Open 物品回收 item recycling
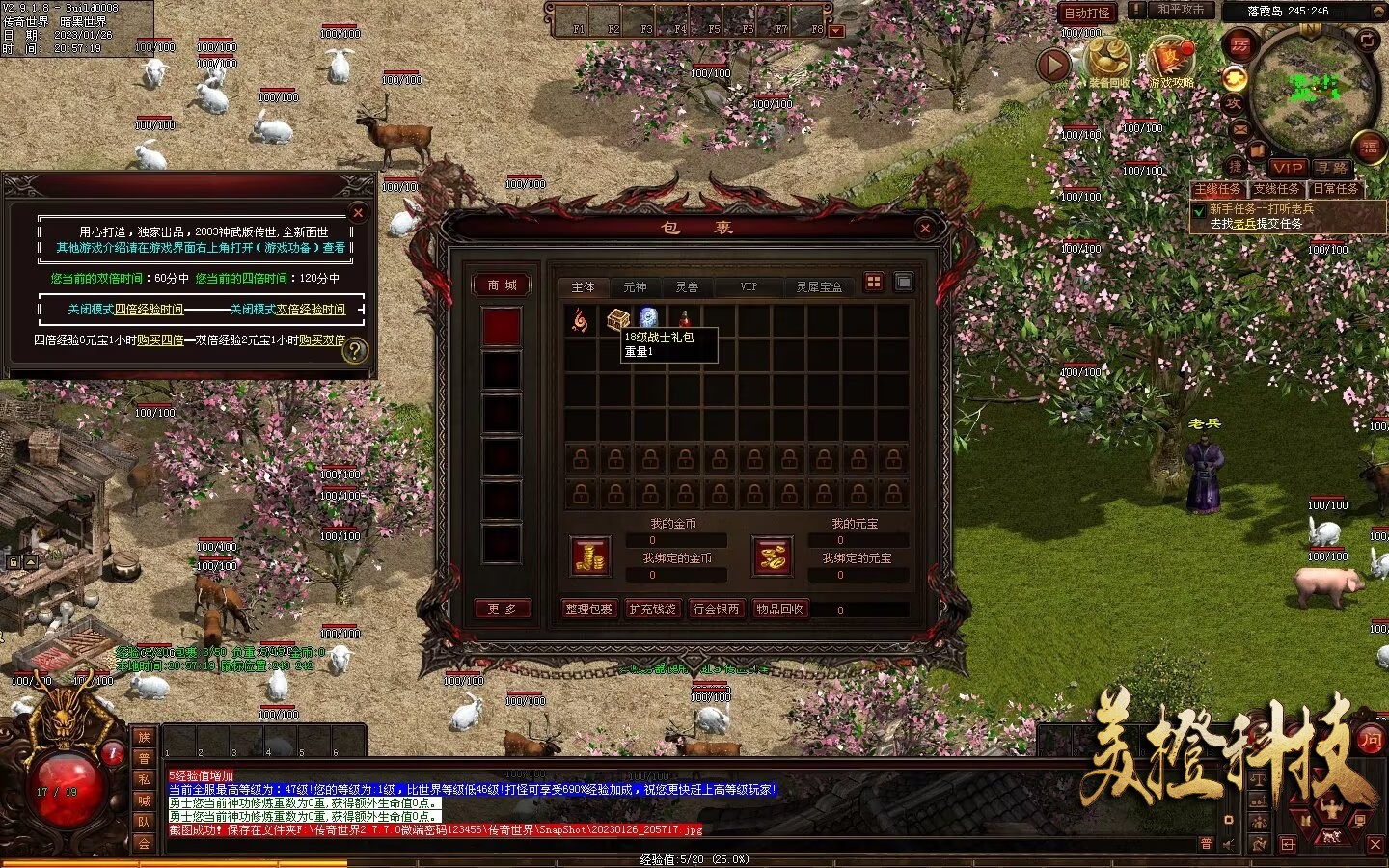The image size is (1389, 868). coord(779,610)
